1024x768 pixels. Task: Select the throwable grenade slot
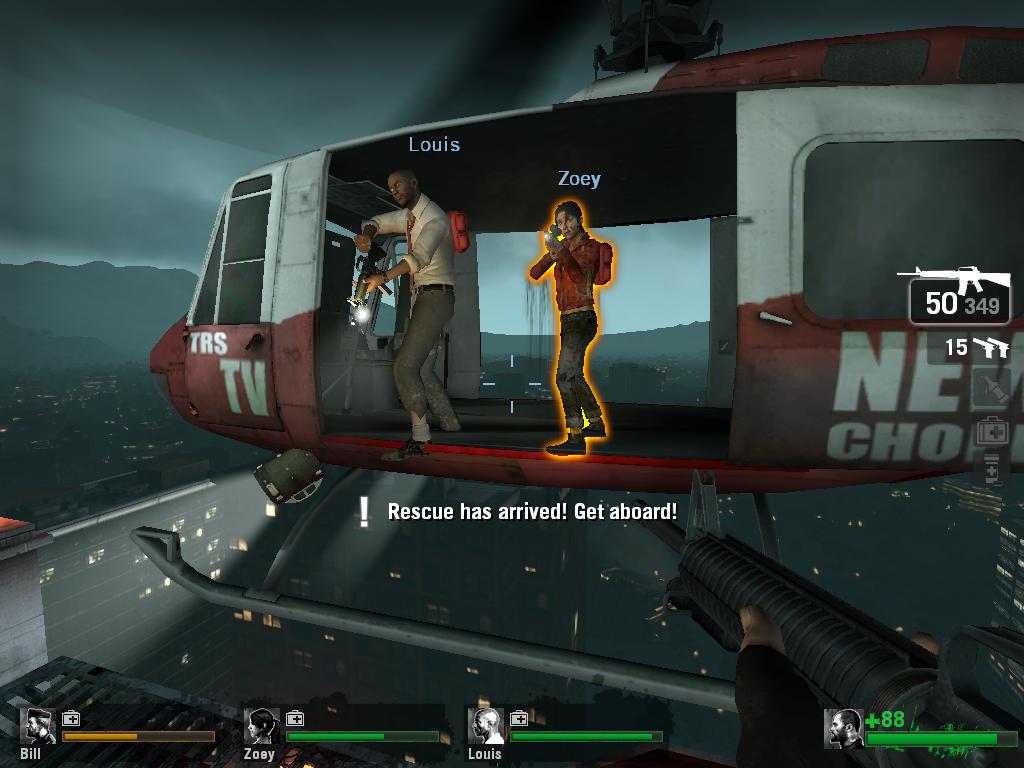point(994,389)
